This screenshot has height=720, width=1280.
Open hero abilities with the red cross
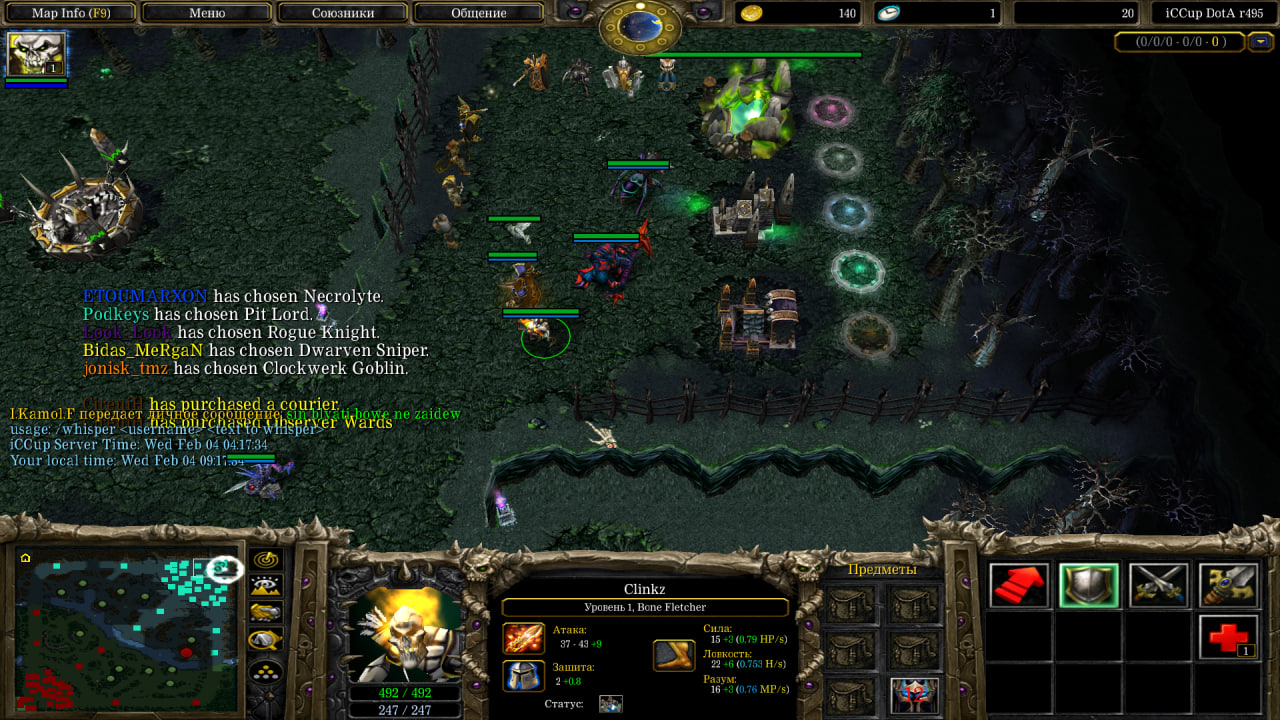click(x=1229, y=637)
